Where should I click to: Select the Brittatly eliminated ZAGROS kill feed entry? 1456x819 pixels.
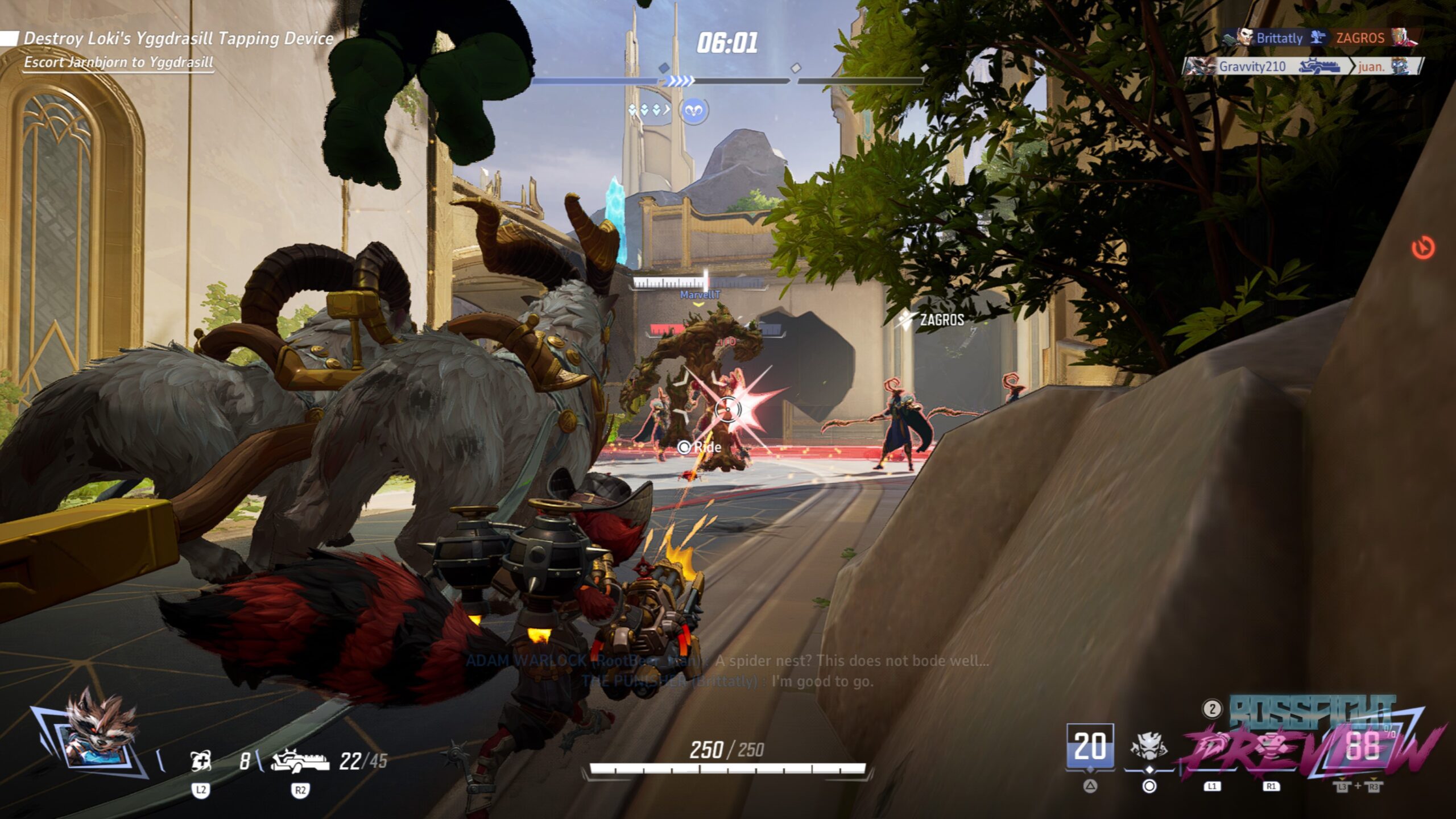(x=1319, y=38)
